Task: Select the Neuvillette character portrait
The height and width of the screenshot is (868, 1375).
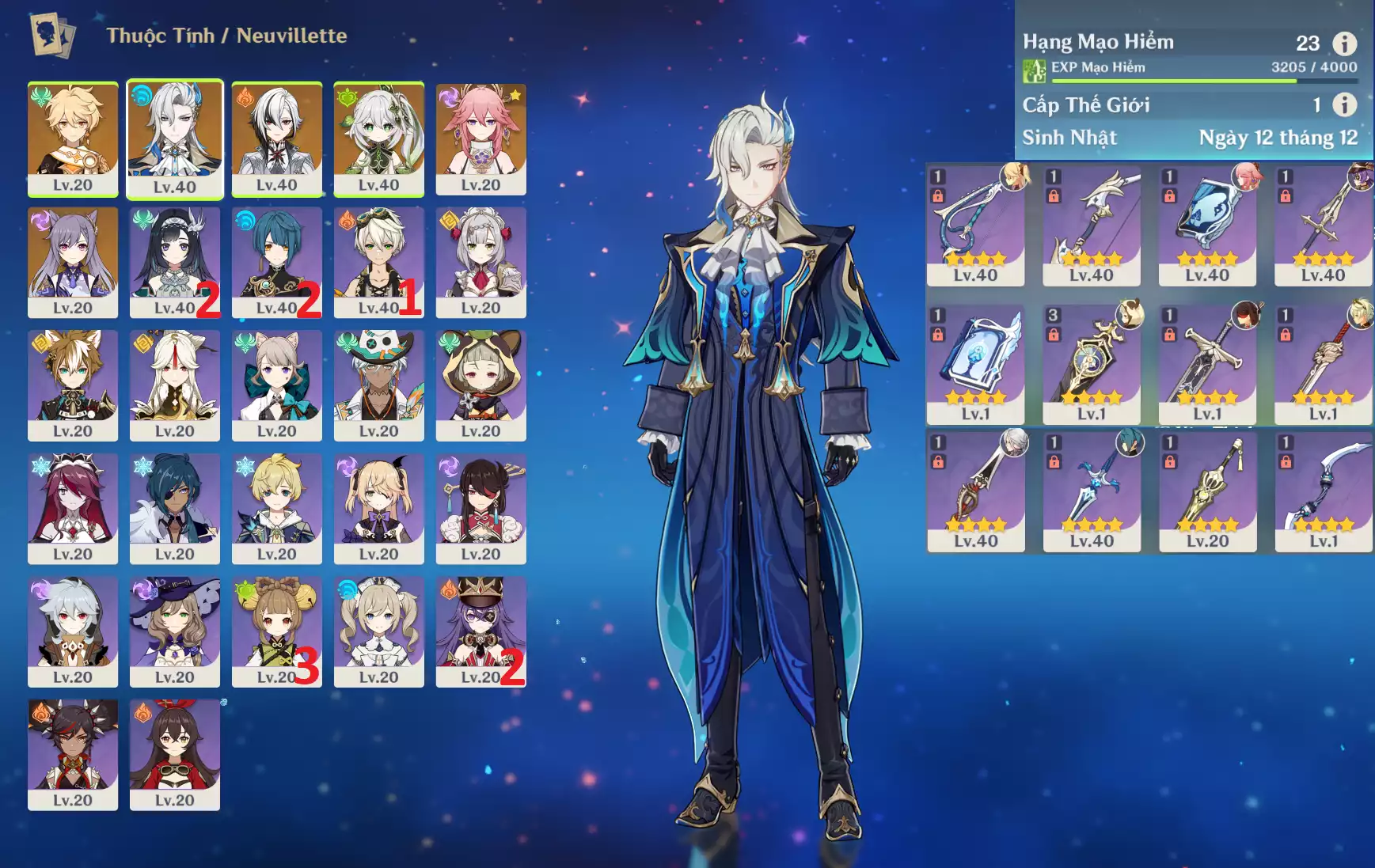Action: point(175,138)
